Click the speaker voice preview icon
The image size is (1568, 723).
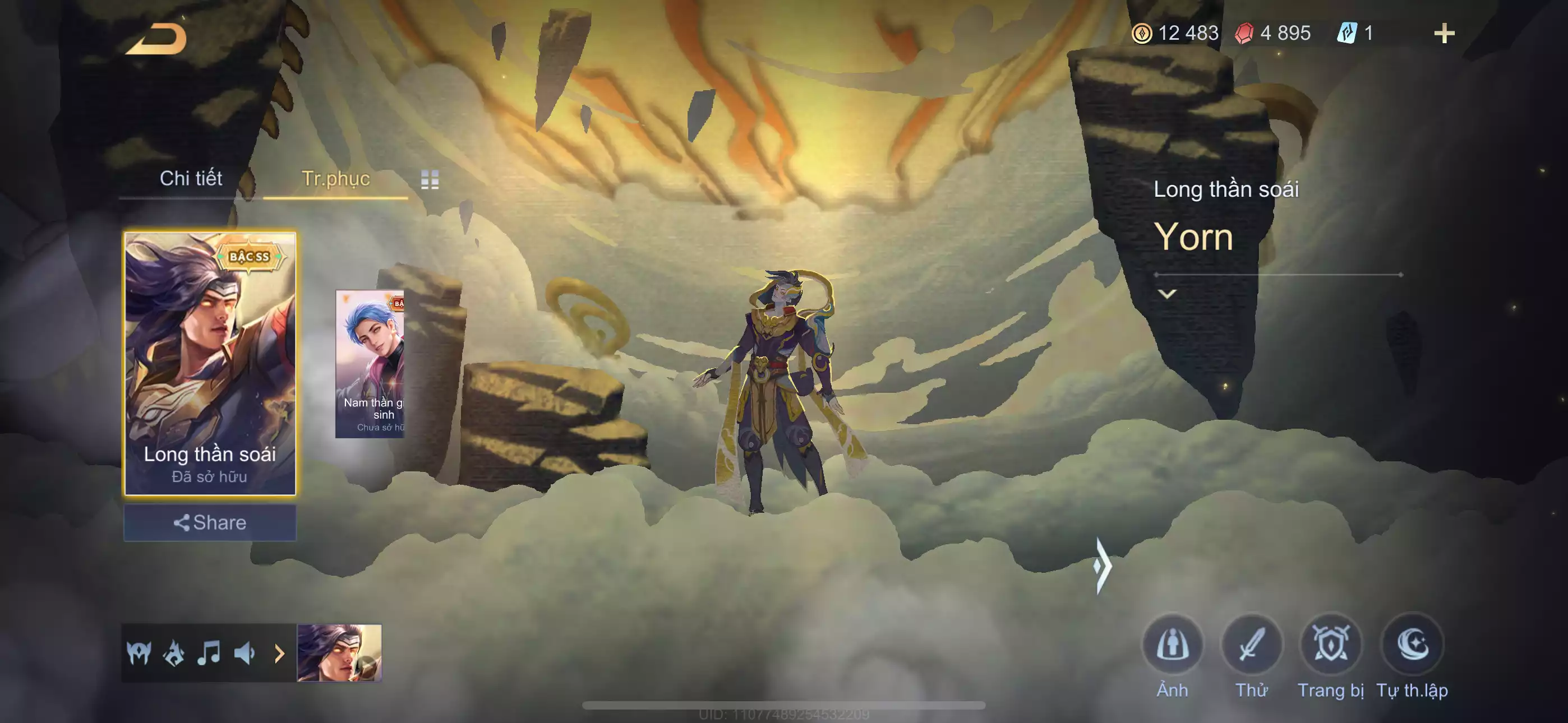click(x=245, y=654)
